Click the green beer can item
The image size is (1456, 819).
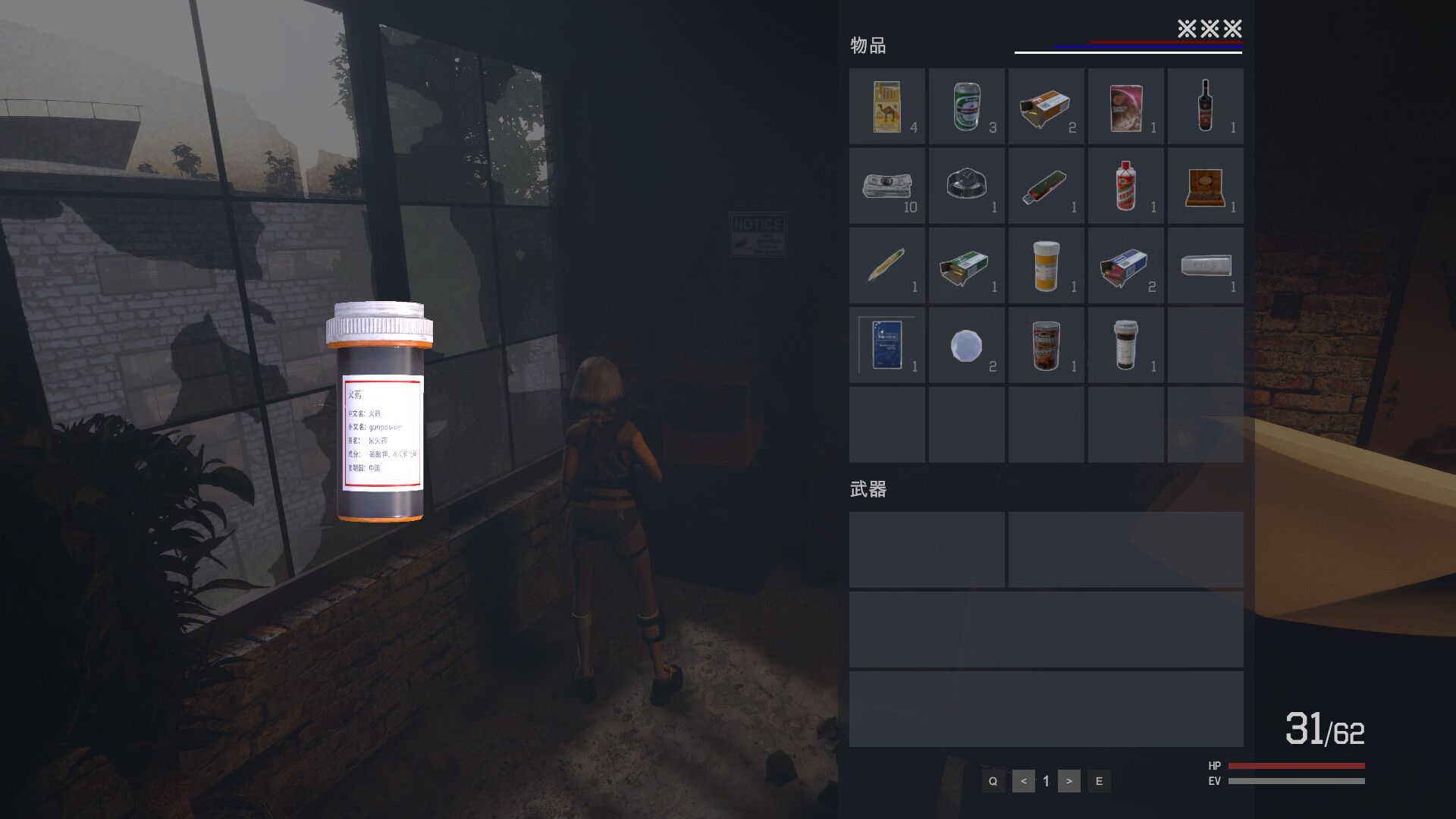coord(967,106)
